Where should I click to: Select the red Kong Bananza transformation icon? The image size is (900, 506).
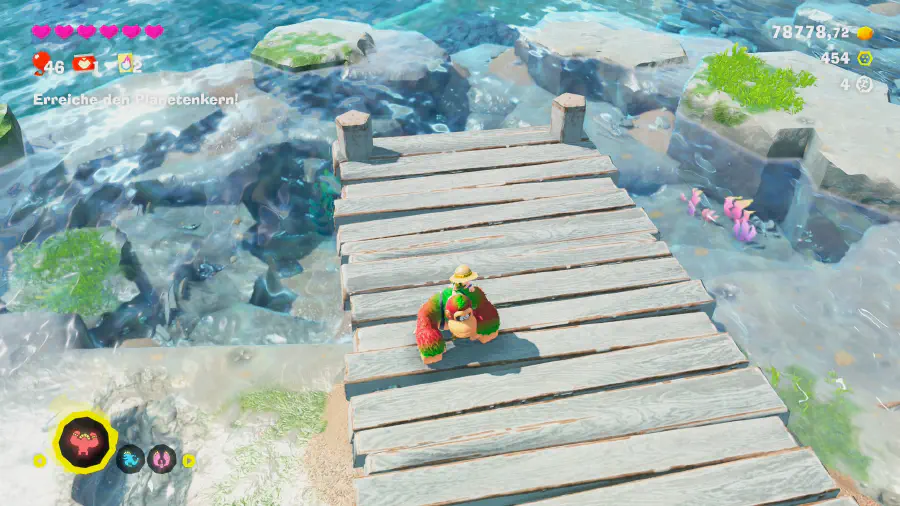click(84, 441)
